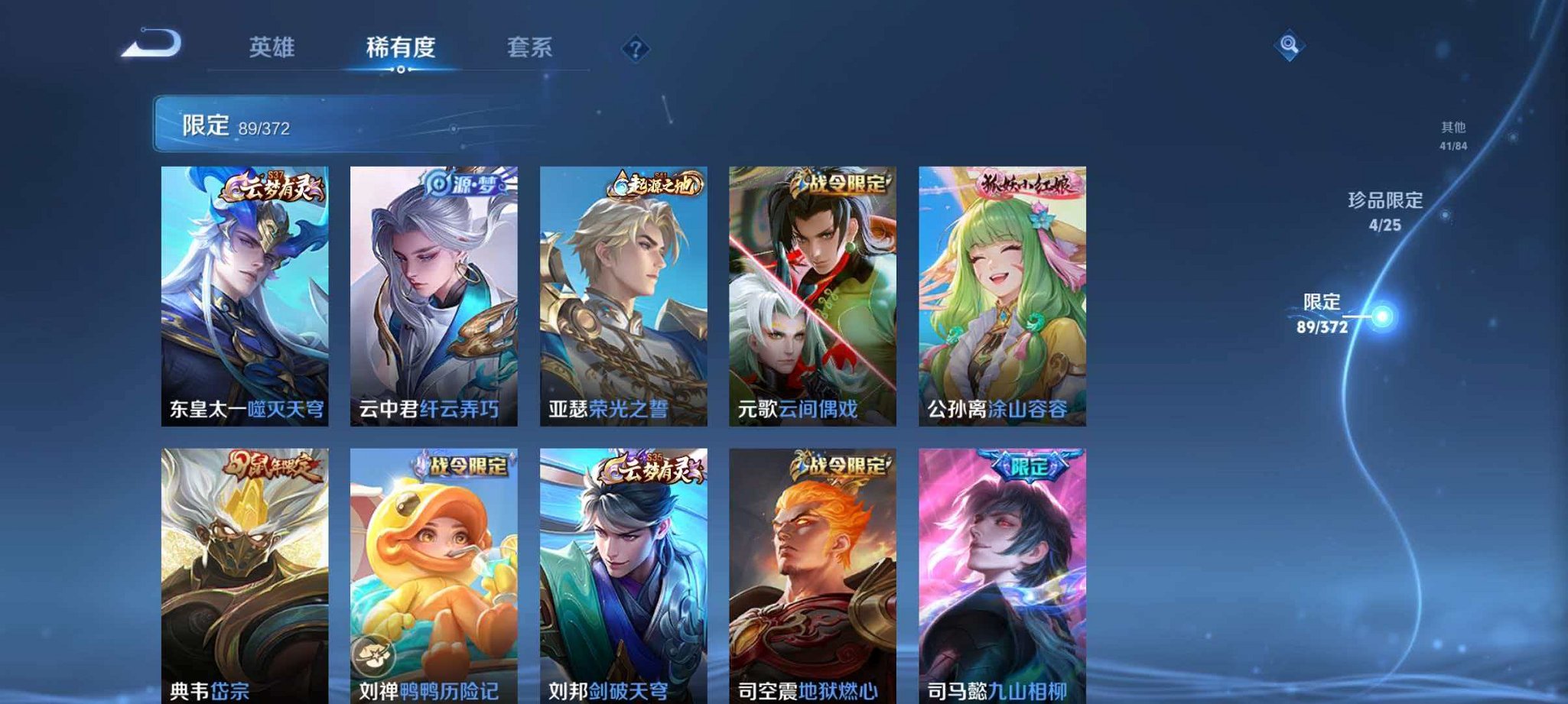This screenshot has height=704, width=1568.
Task: Switch to the 套系 tab
Action: (531, 47)
